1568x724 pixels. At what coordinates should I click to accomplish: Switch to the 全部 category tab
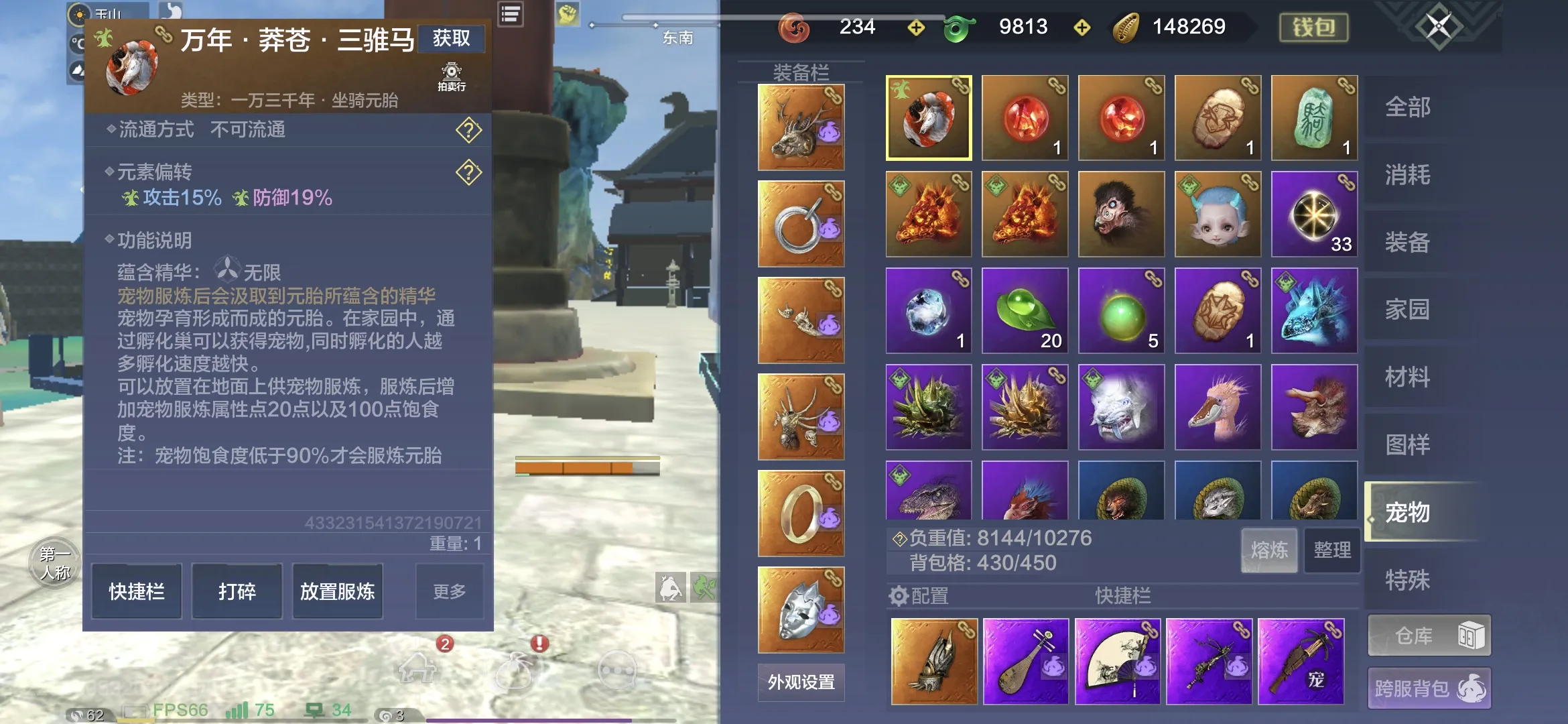click(x=1408, y=107)
